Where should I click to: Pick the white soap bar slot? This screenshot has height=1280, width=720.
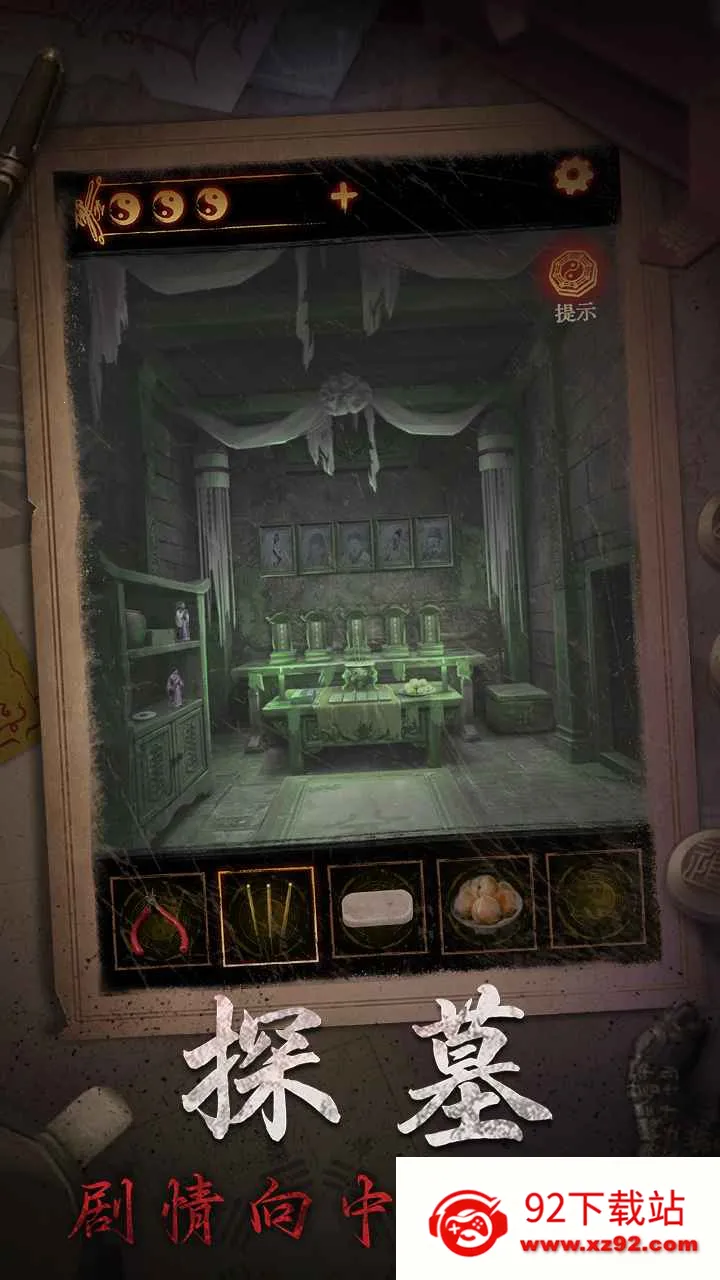(377, 909)
